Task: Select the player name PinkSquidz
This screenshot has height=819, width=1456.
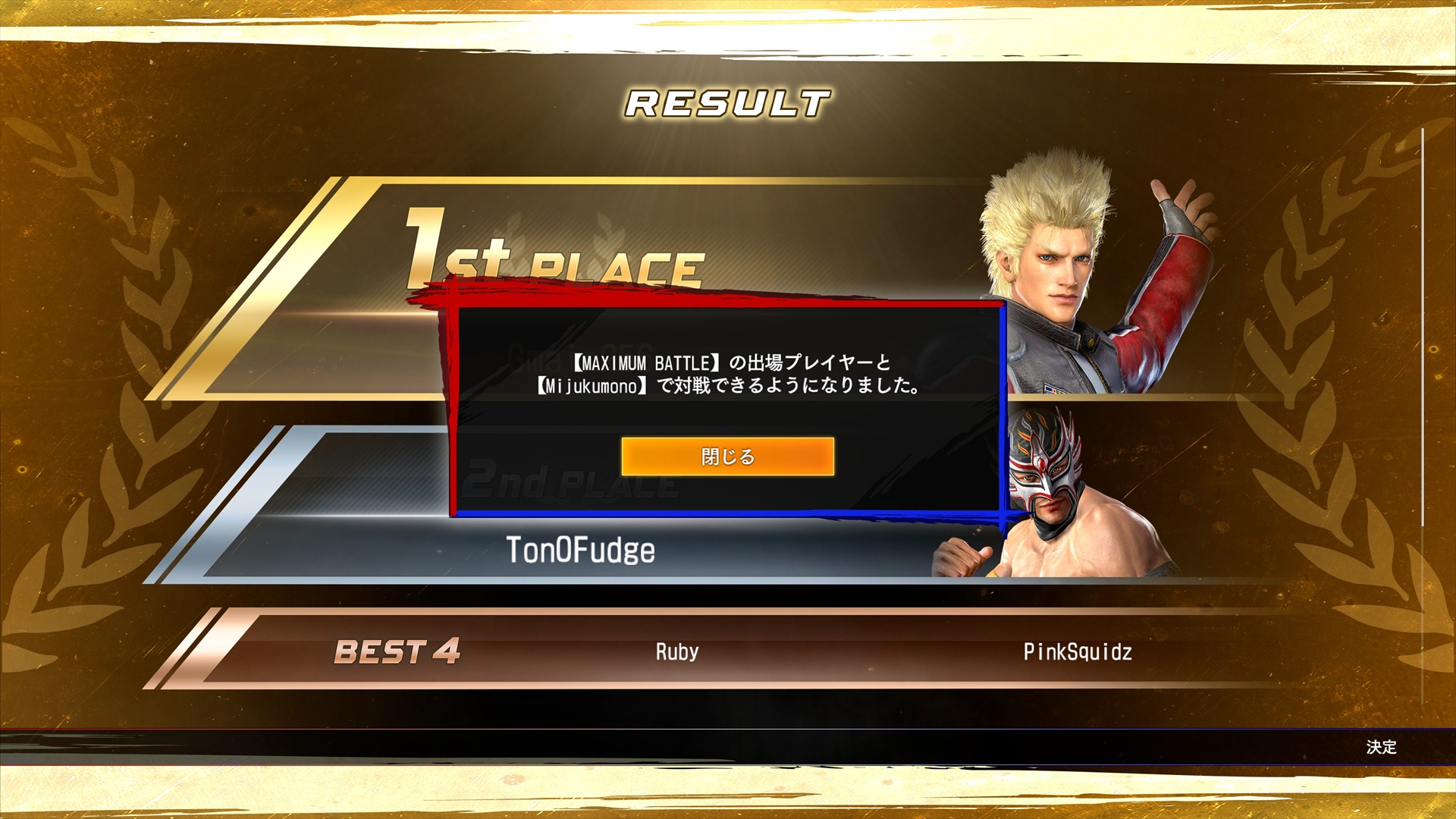Action: click(1076, 652)
